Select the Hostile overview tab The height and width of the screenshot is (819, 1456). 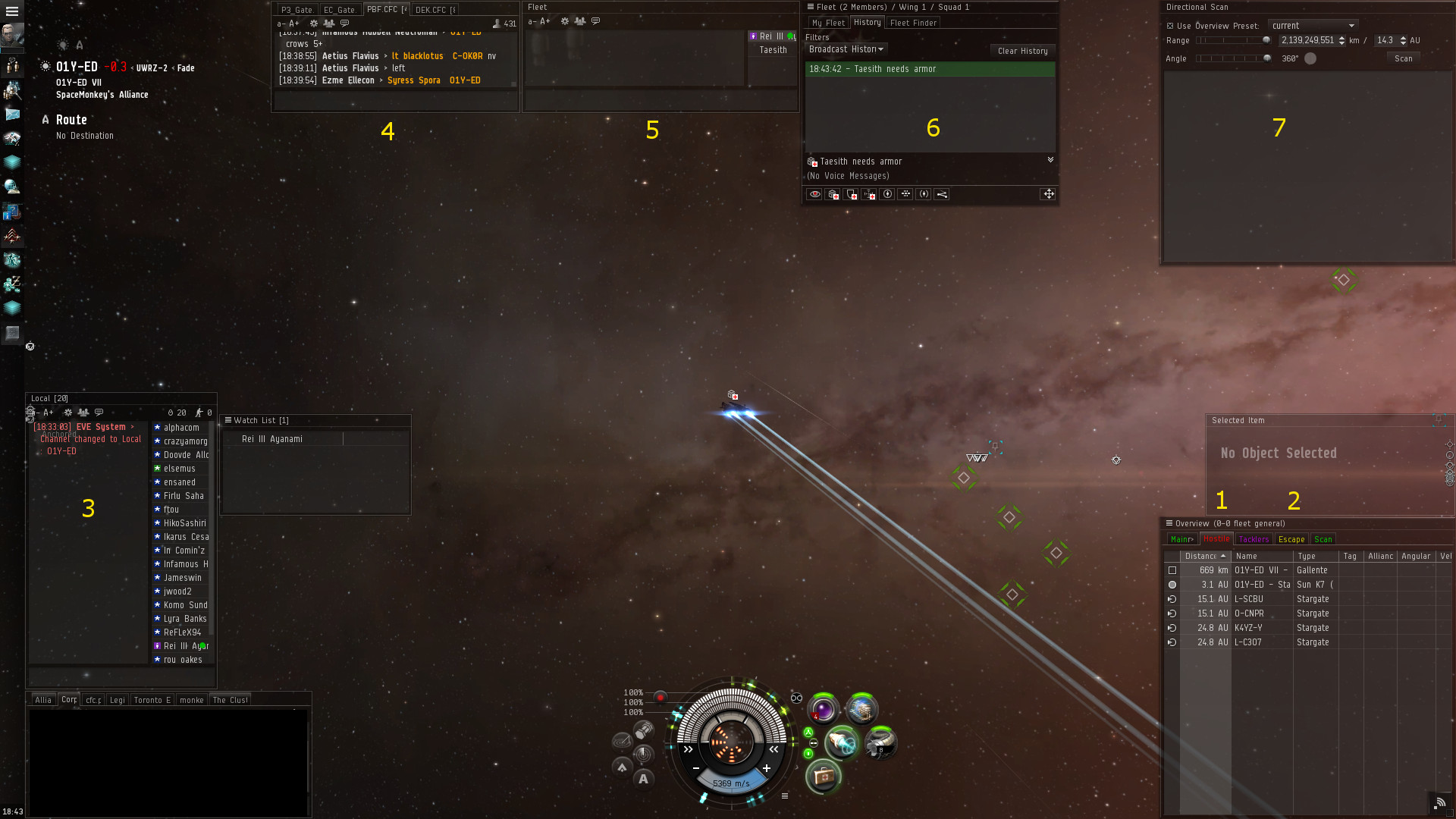click(x=1216, y=539)
